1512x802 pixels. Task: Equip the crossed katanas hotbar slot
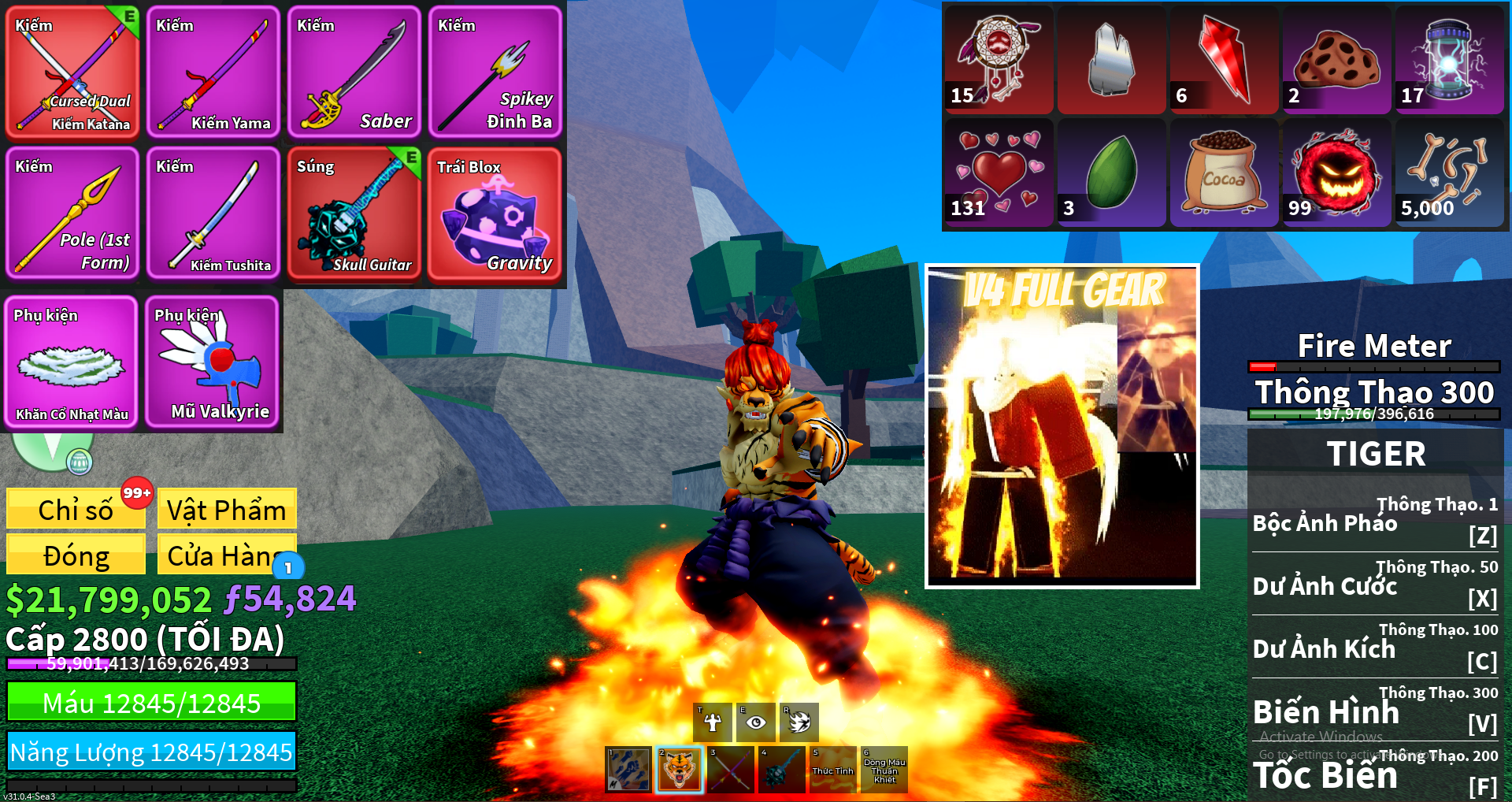click(x=731, y=769)
